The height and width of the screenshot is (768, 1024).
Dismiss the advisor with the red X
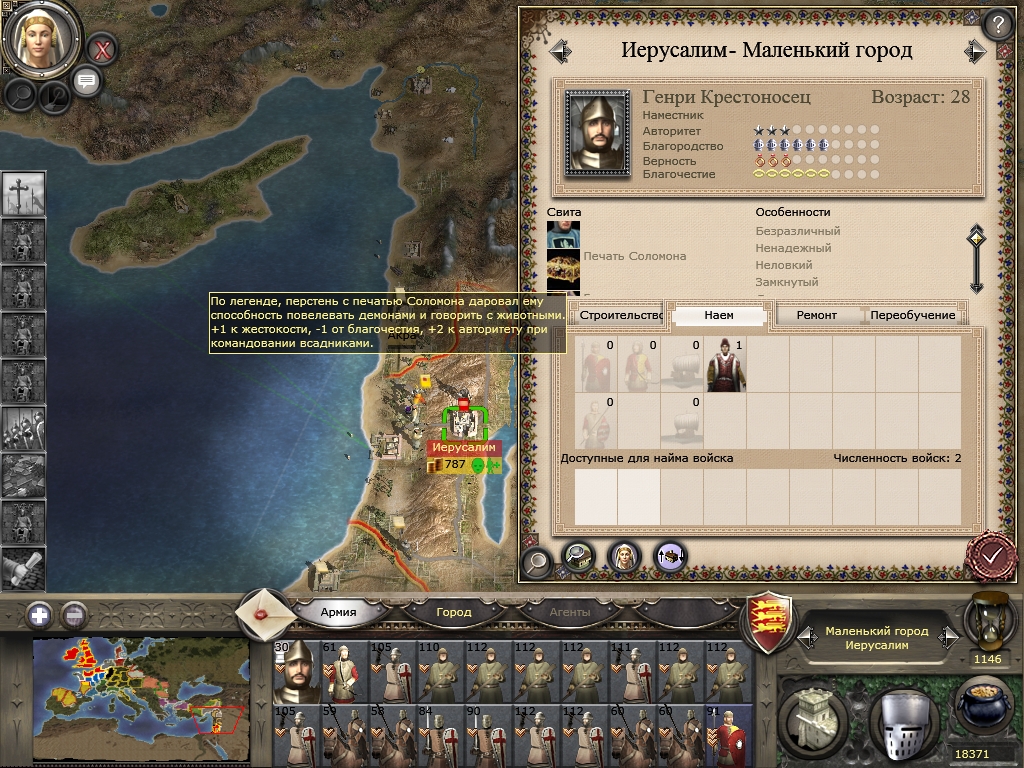pos(101,47)
